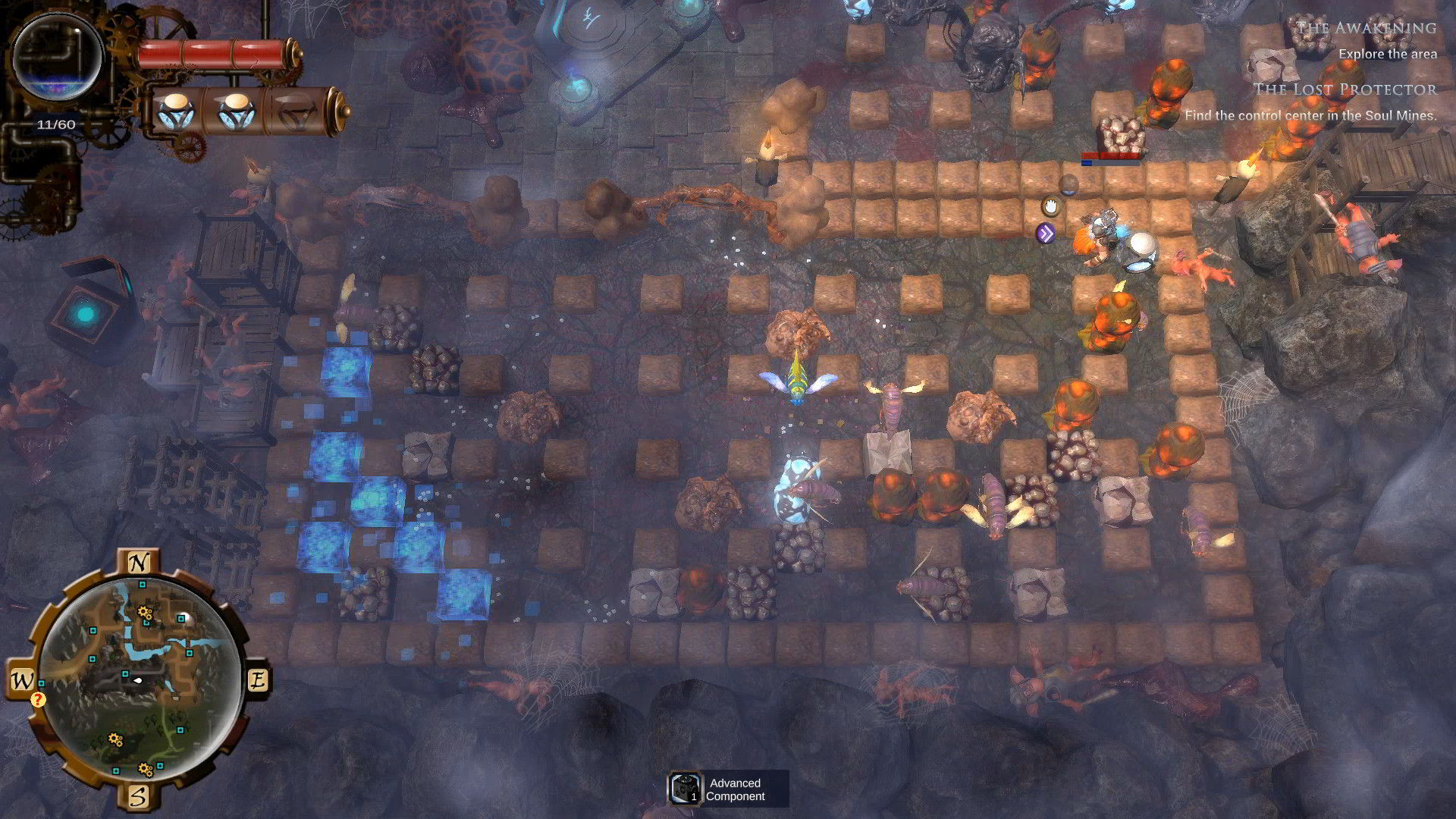Click the red question mark minimap marker
Viewport: 1456px width, 819px height.
tap(38, 699)
